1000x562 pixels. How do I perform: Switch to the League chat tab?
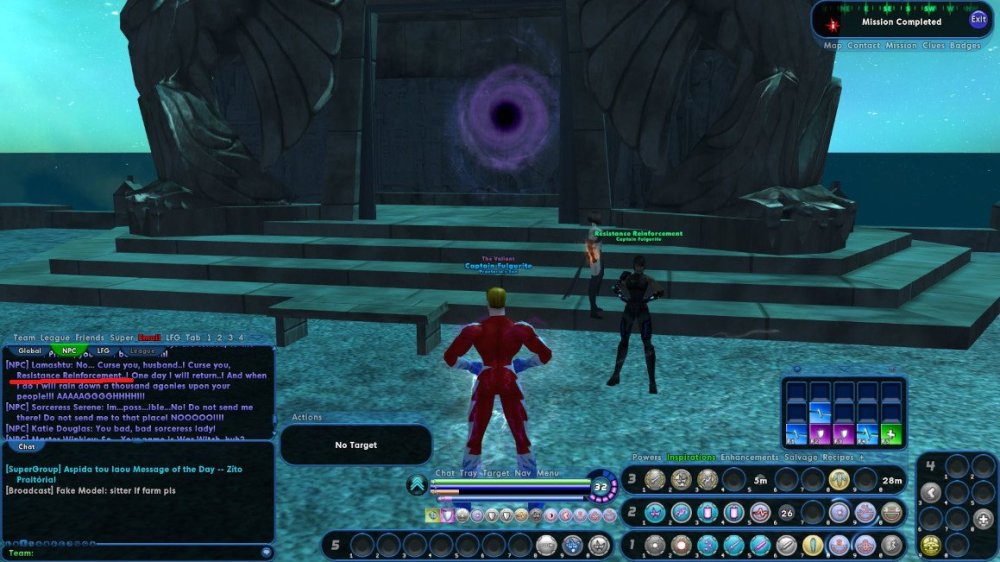[143, 351]
